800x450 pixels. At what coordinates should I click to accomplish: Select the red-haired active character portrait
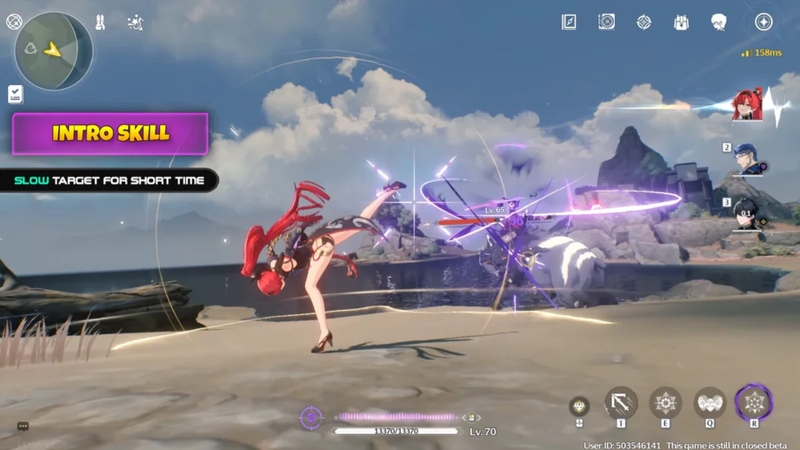pyautogui.click(x=747, y=105)
